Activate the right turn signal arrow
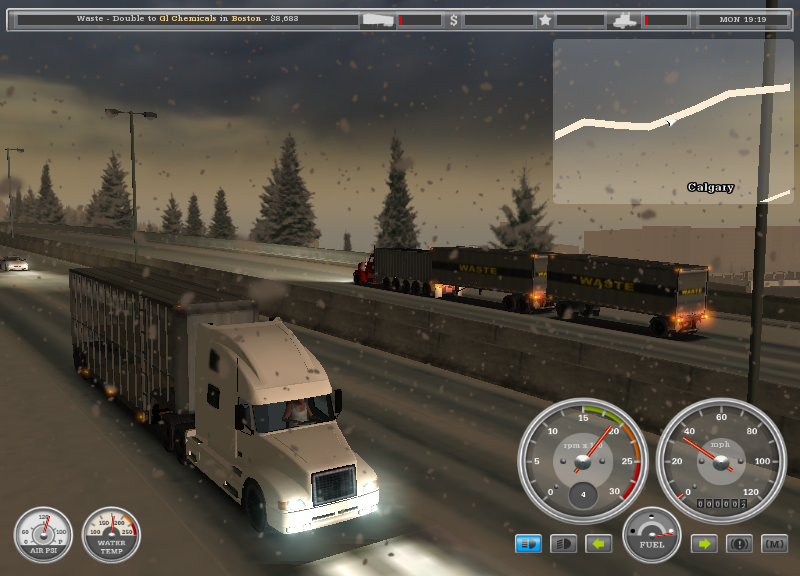The width and height of the screenshot is (800, 576). coord(704,544)
